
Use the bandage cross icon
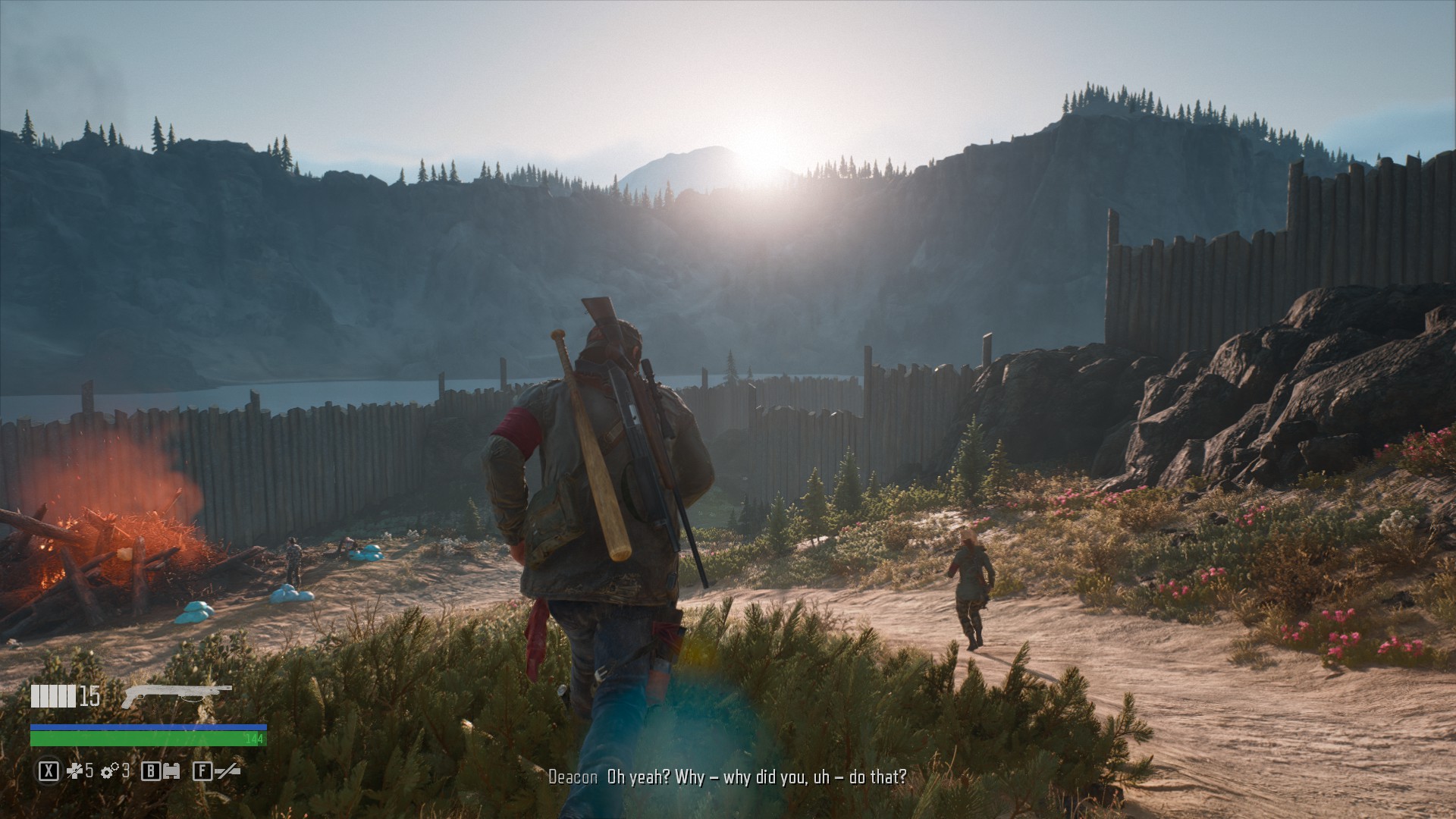coord(74,771)
